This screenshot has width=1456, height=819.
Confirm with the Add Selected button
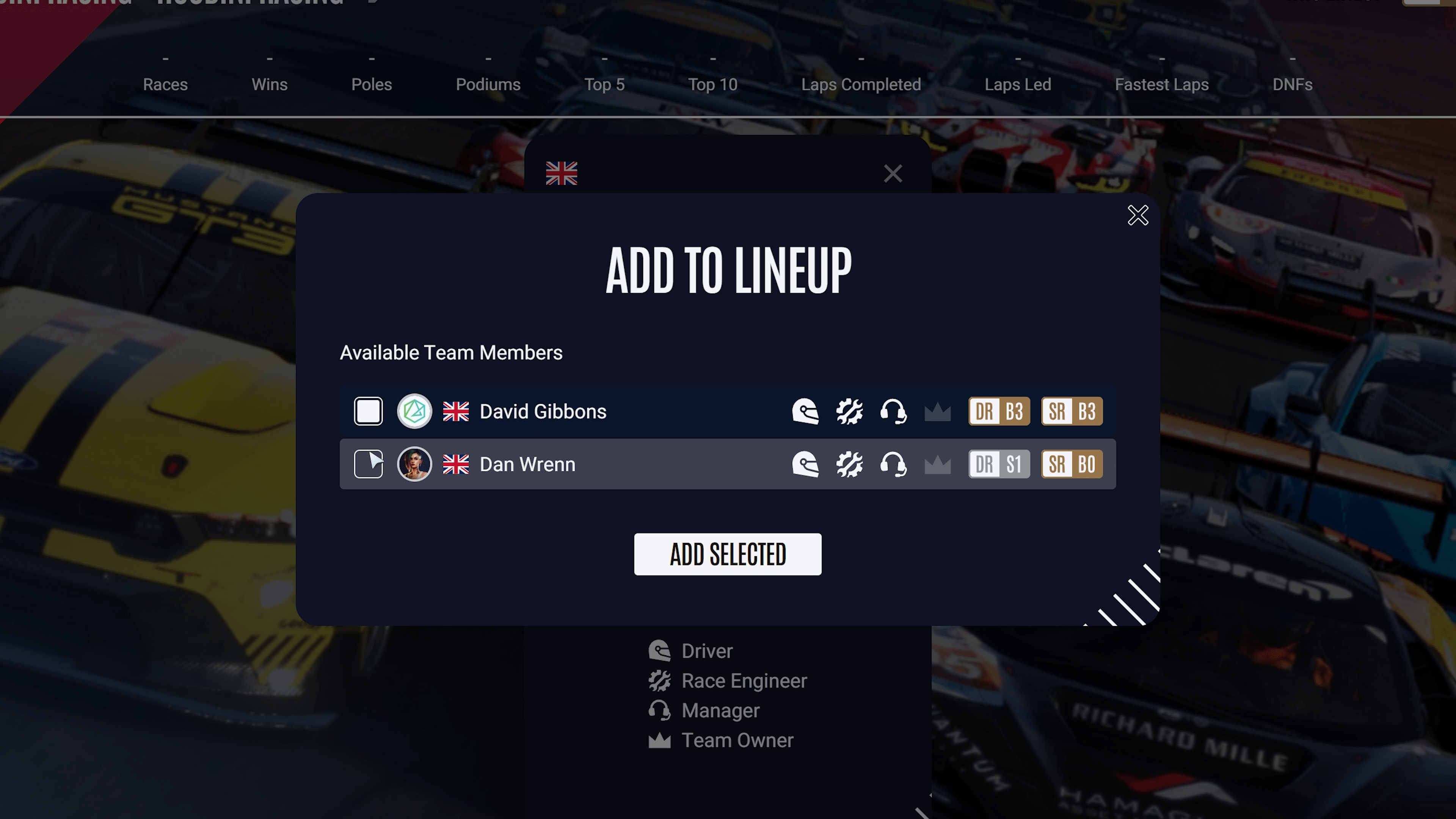(728, 554)
